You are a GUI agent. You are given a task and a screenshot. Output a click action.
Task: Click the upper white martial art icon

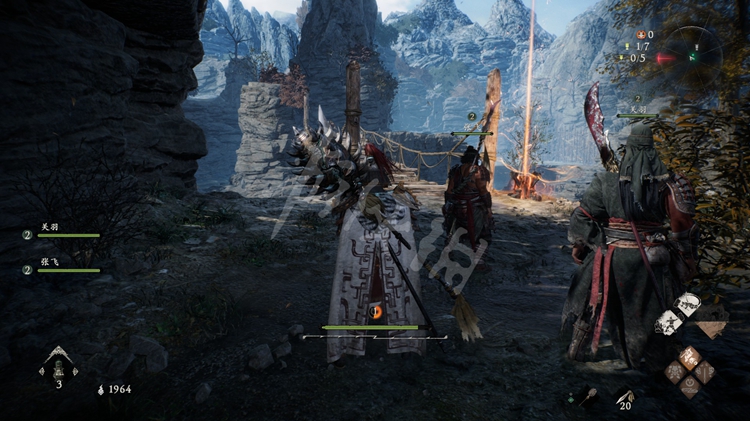click(687, 304)
